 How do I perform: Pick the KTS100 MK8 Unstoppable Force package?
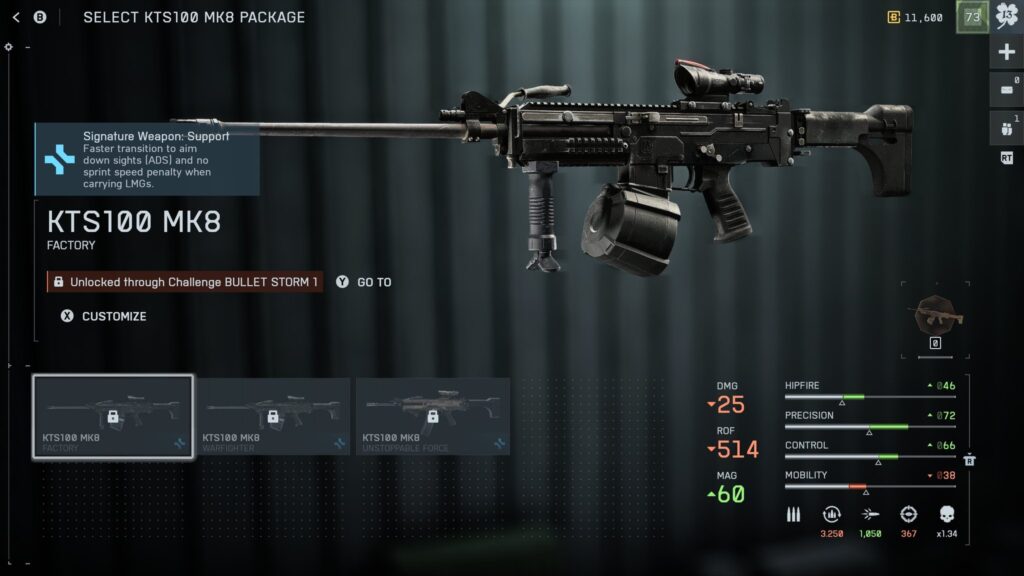coord(432,416)
